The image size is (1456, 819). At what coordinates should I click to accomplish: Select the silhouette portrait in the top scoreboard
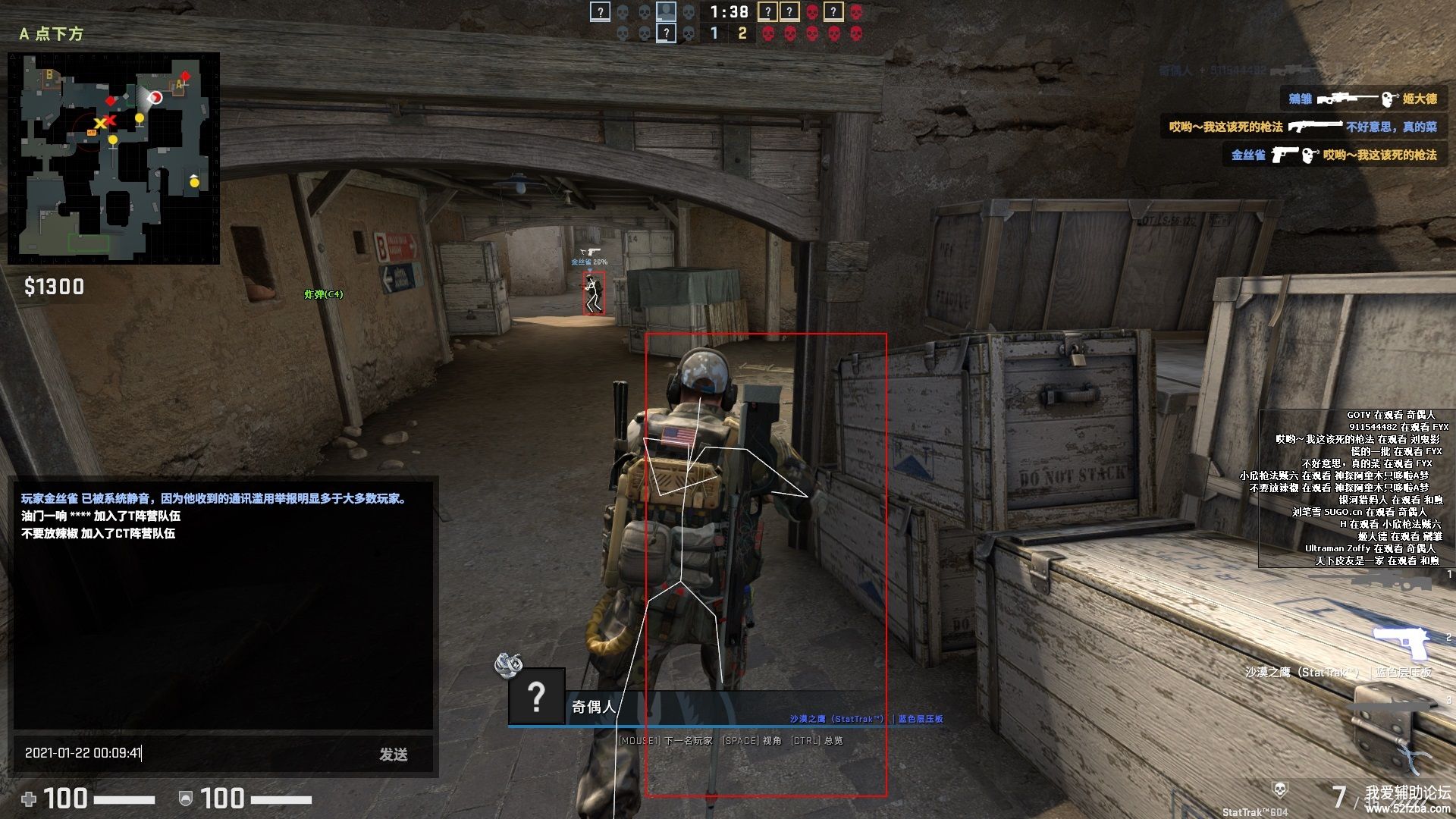coord(666,11)
